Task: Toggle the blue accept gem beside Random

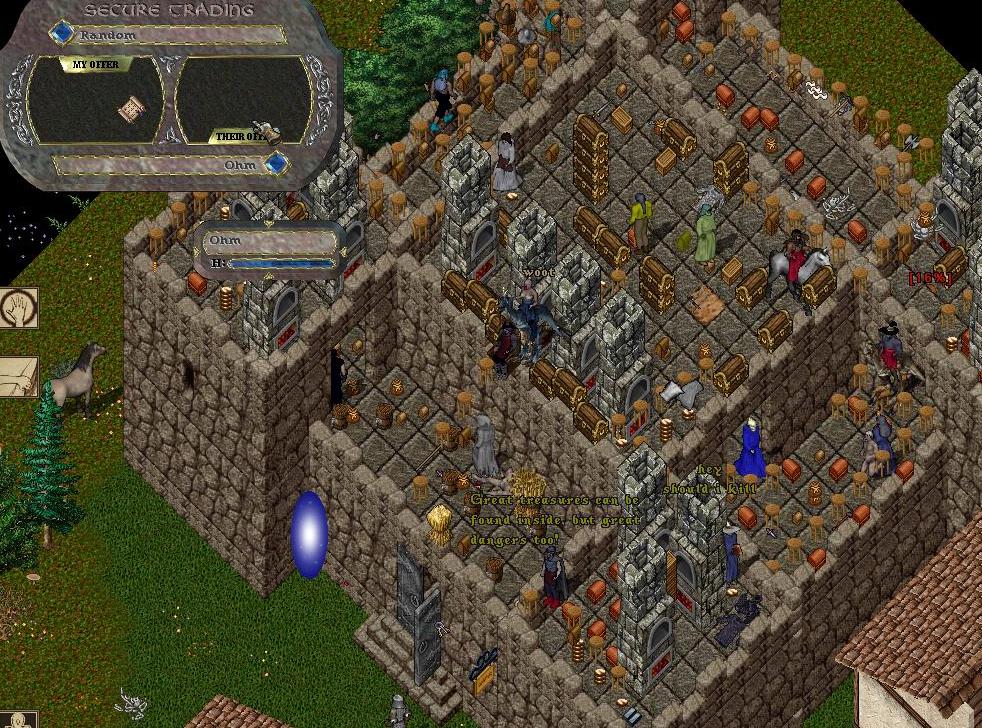Action: click(63, 33)
